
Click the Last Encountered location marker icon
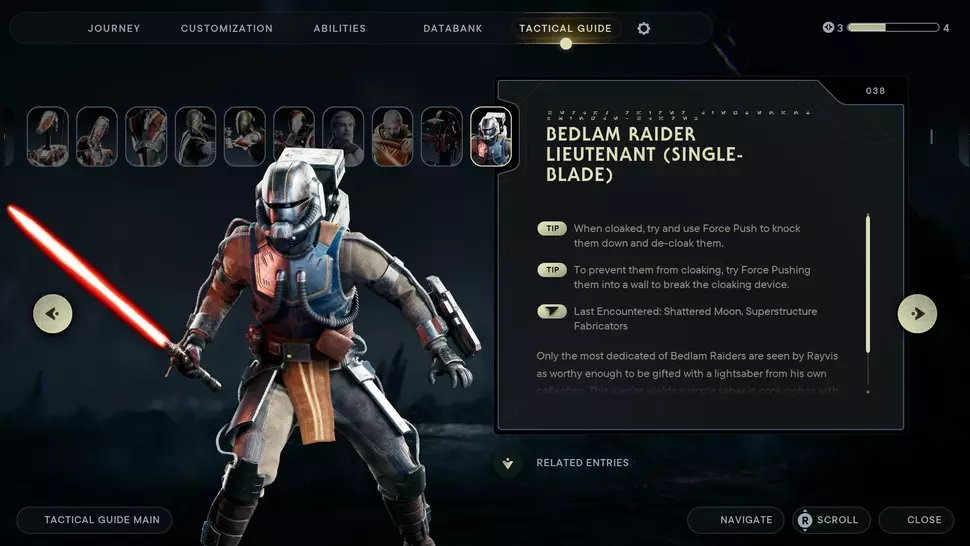tap(552, 312)
